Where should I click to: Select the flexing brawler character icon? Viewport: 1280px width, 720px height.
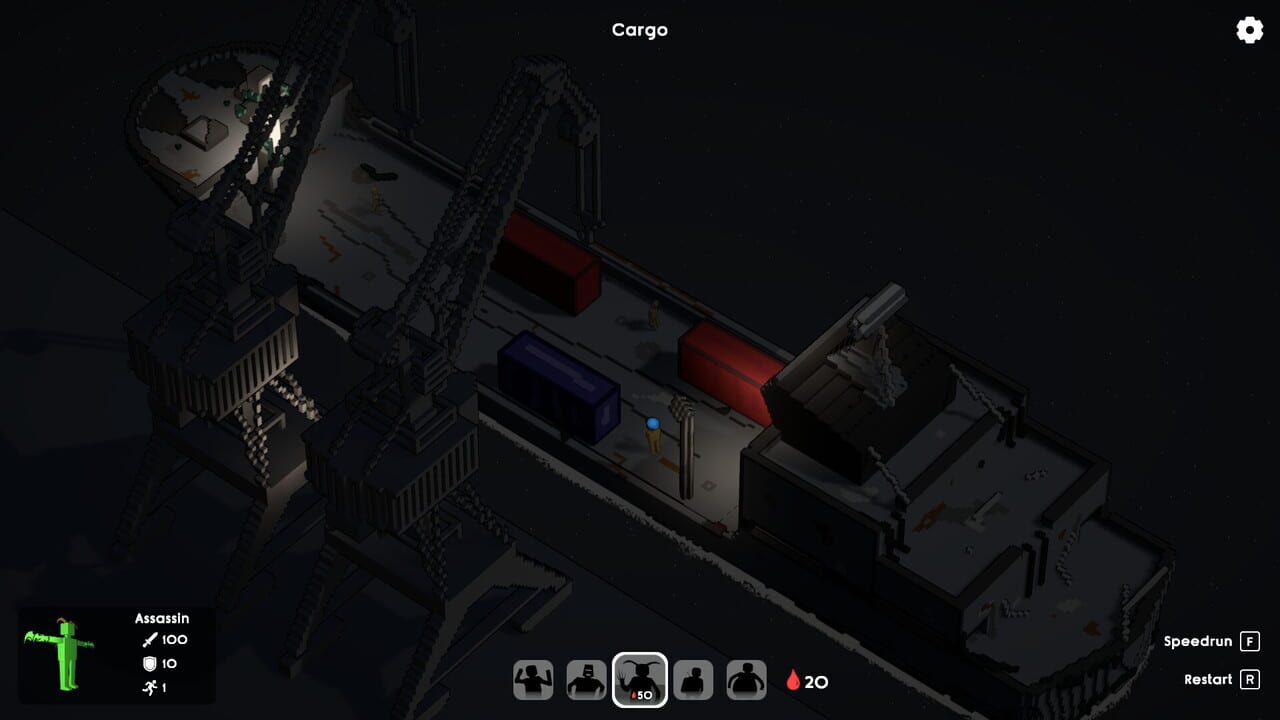pyautogui.click(x=533, y=678)
